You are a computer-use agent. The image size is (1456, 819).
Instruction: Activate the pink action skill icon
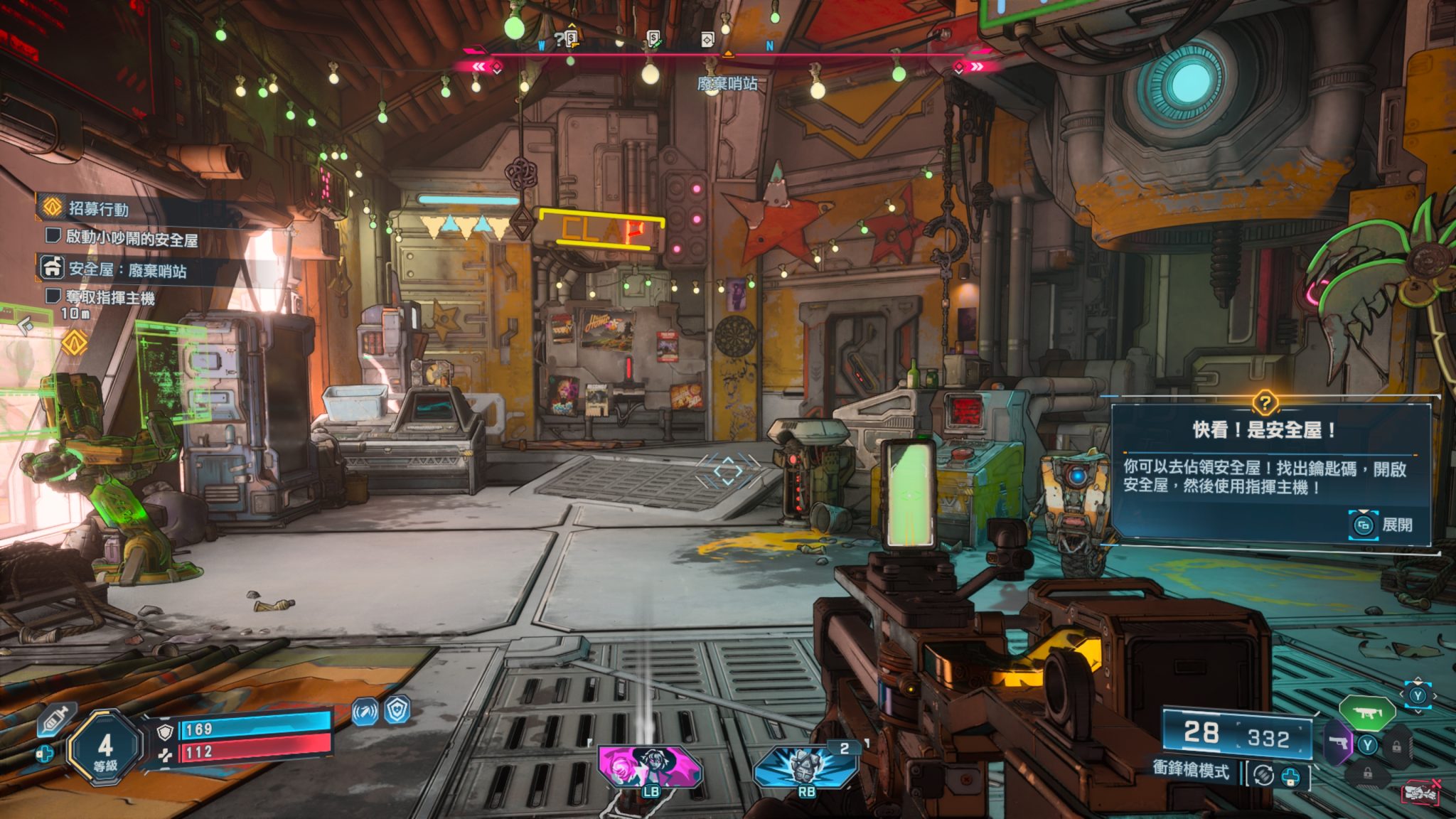coord(649,768)
